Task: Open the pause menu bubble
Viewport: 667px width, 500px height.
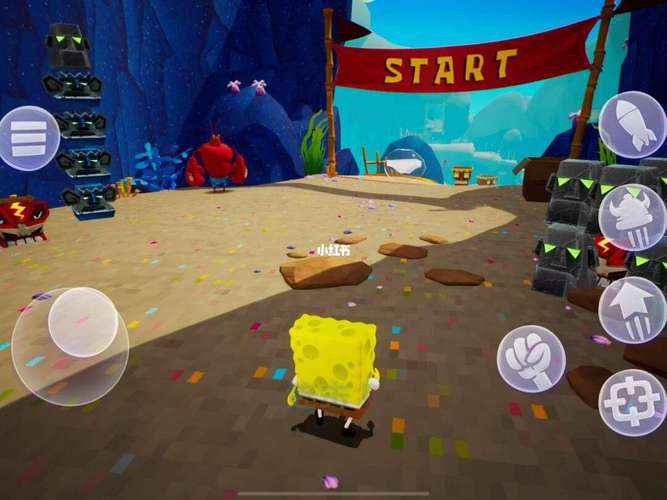Action: pyautogui.click(x=29, y=138)
